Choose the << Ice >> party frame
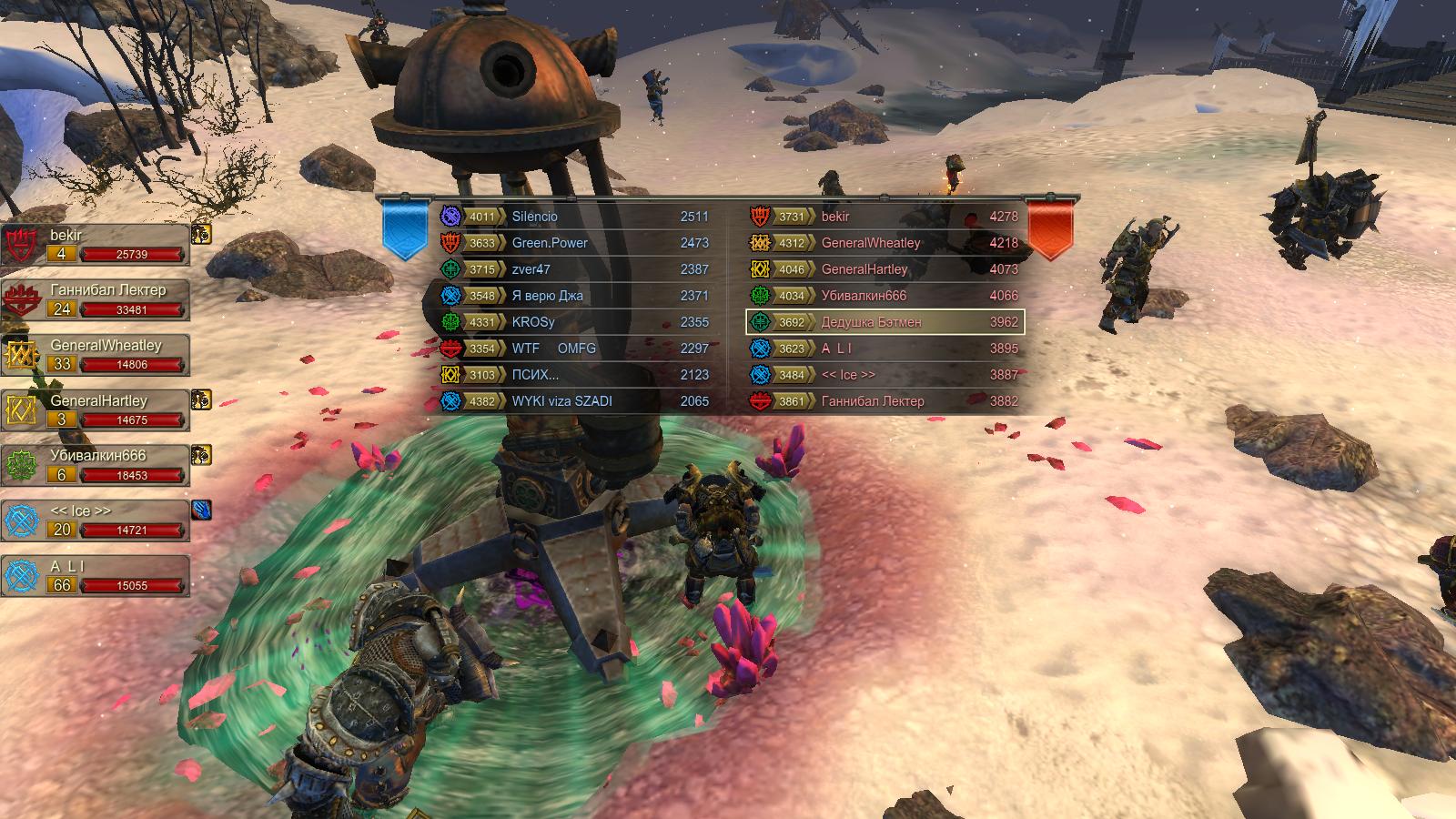1456x819 pixels. click(96, 521)
